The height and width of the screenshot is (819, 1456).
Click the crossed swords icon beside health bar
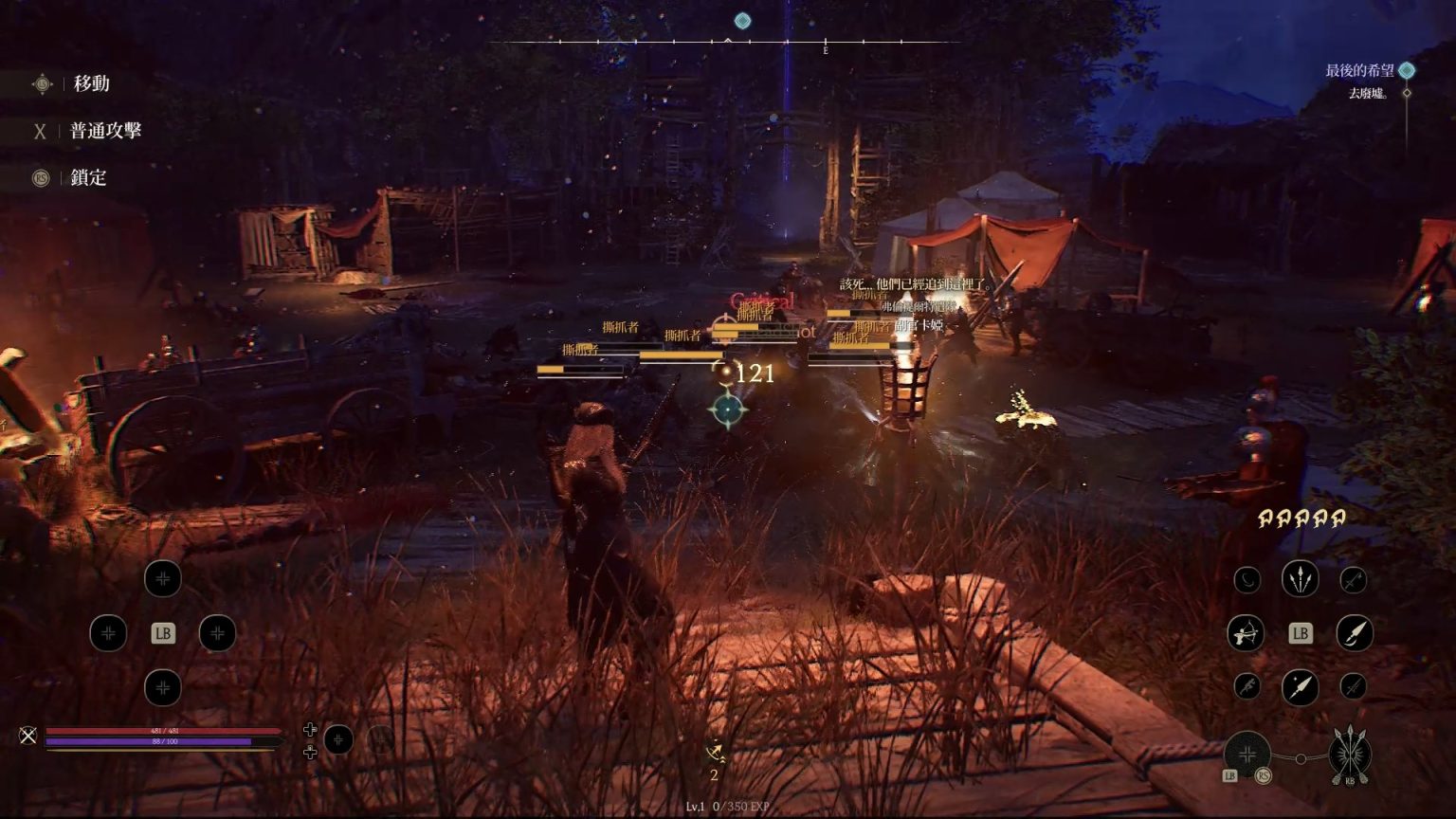tap(28, 736)
